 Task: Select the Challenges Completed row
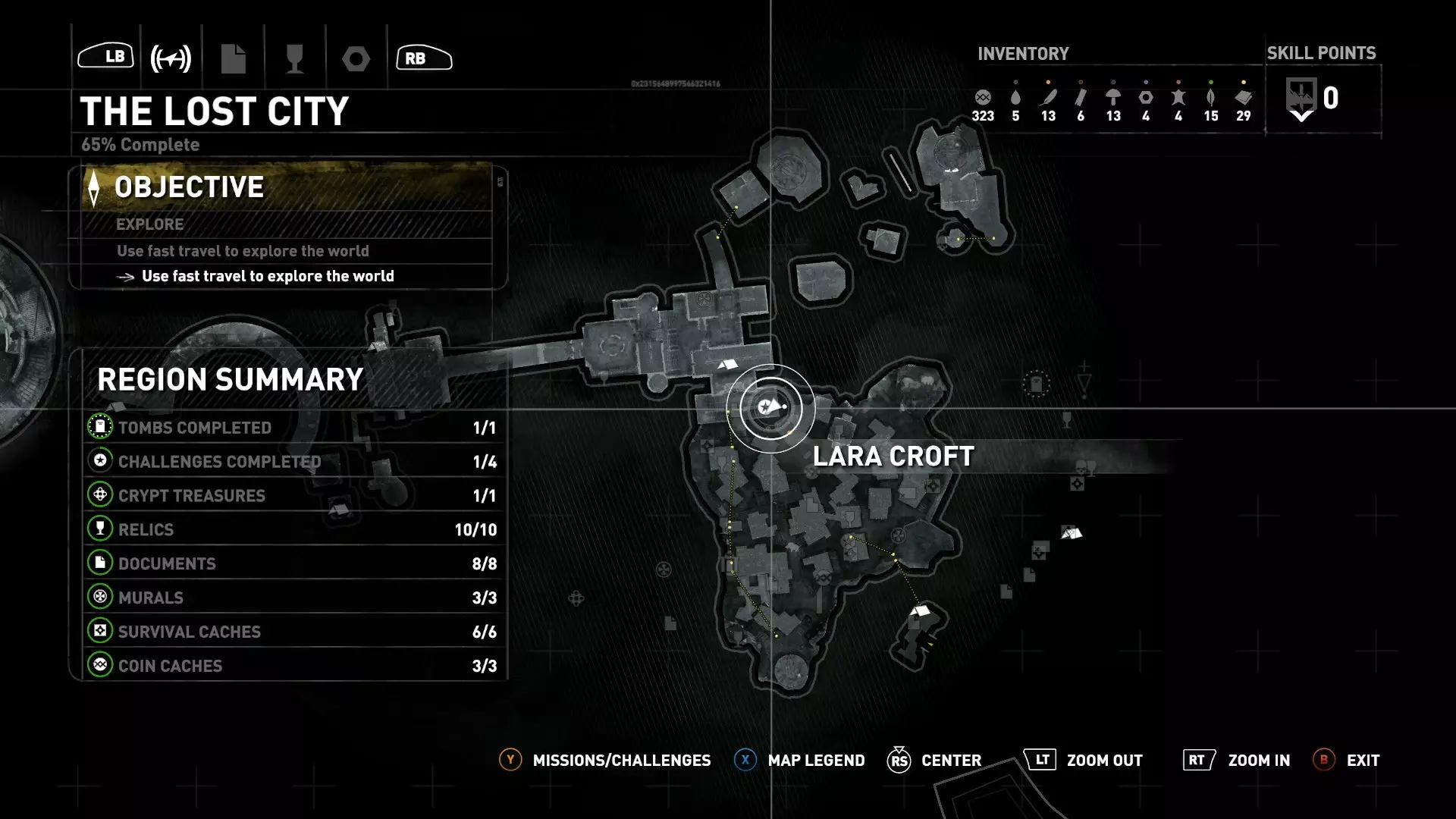click(x=292, y=461)
